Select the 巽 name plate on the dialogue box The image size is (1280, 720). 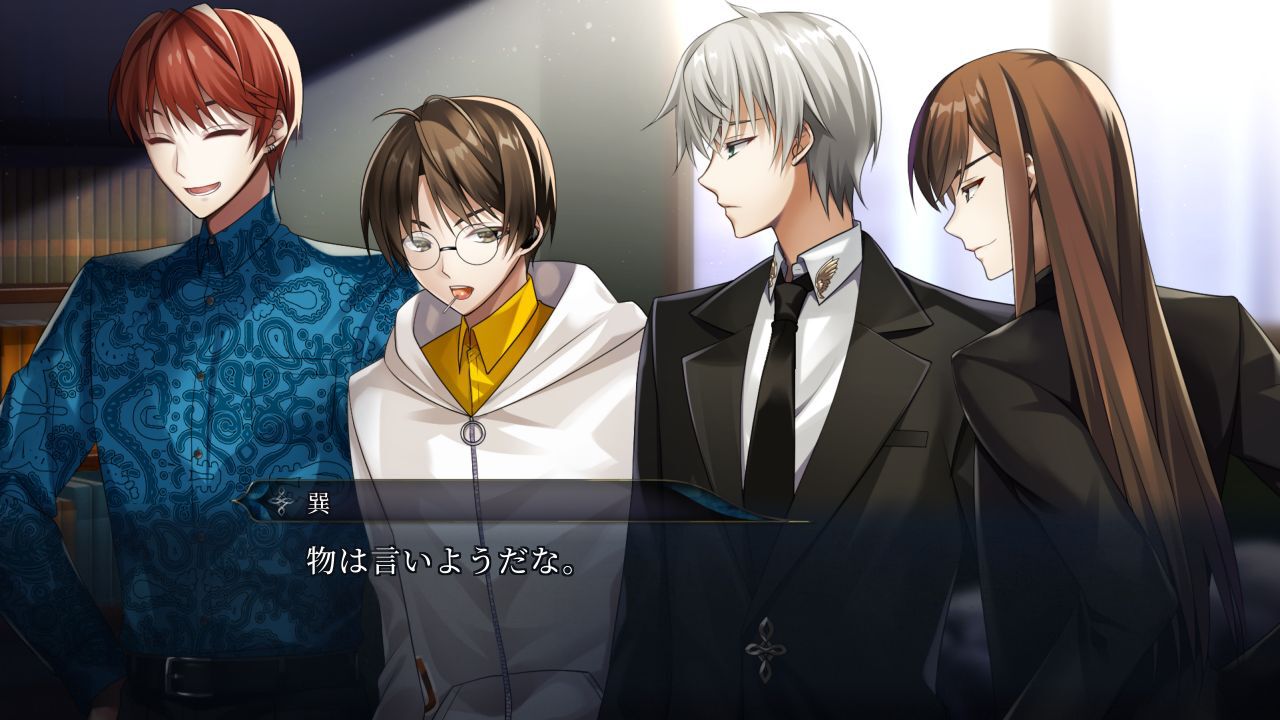(318, 500)
